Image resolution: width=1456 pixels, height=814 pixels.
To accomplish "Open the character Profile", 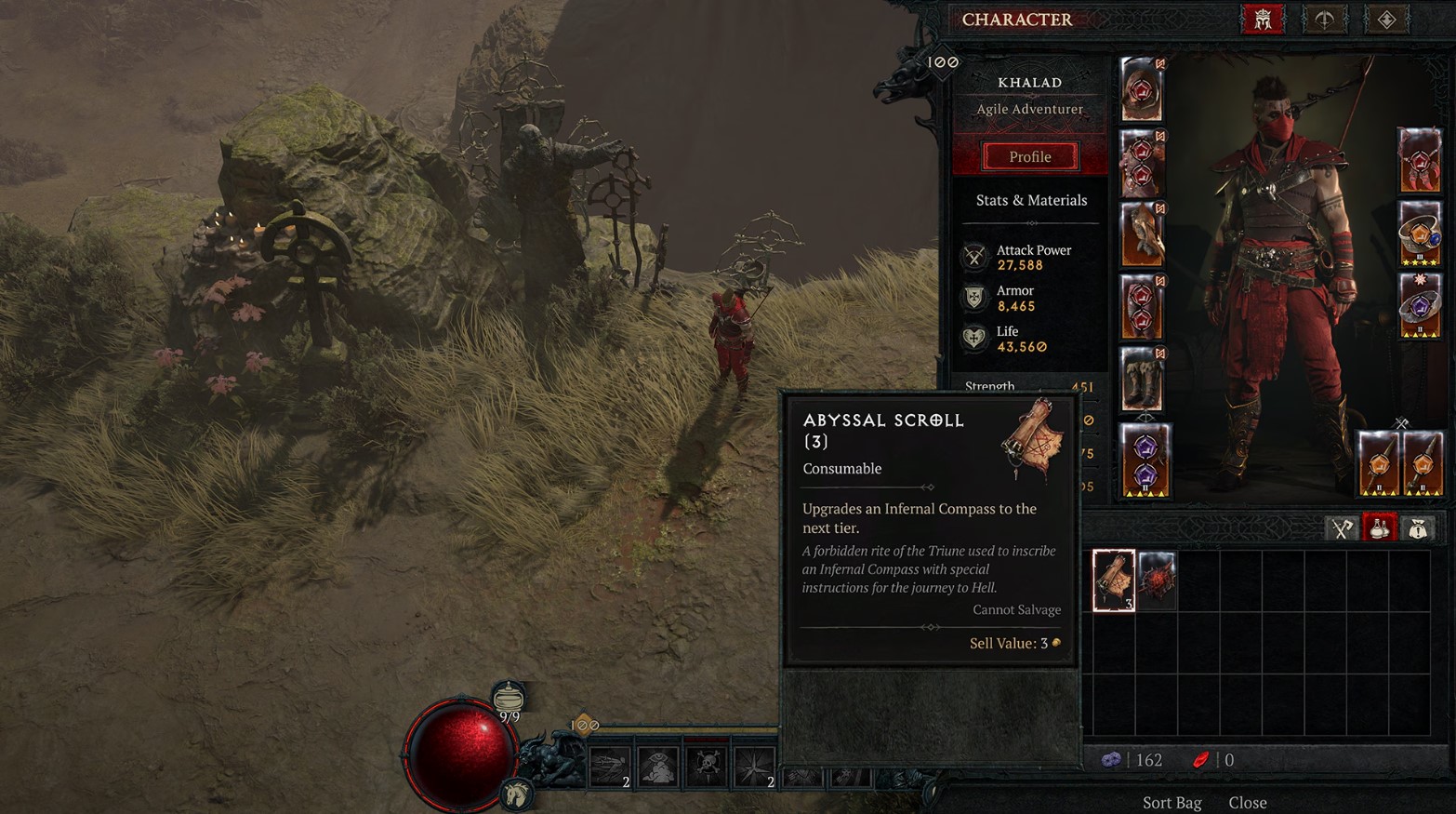I will click(x=1030, y=156).
